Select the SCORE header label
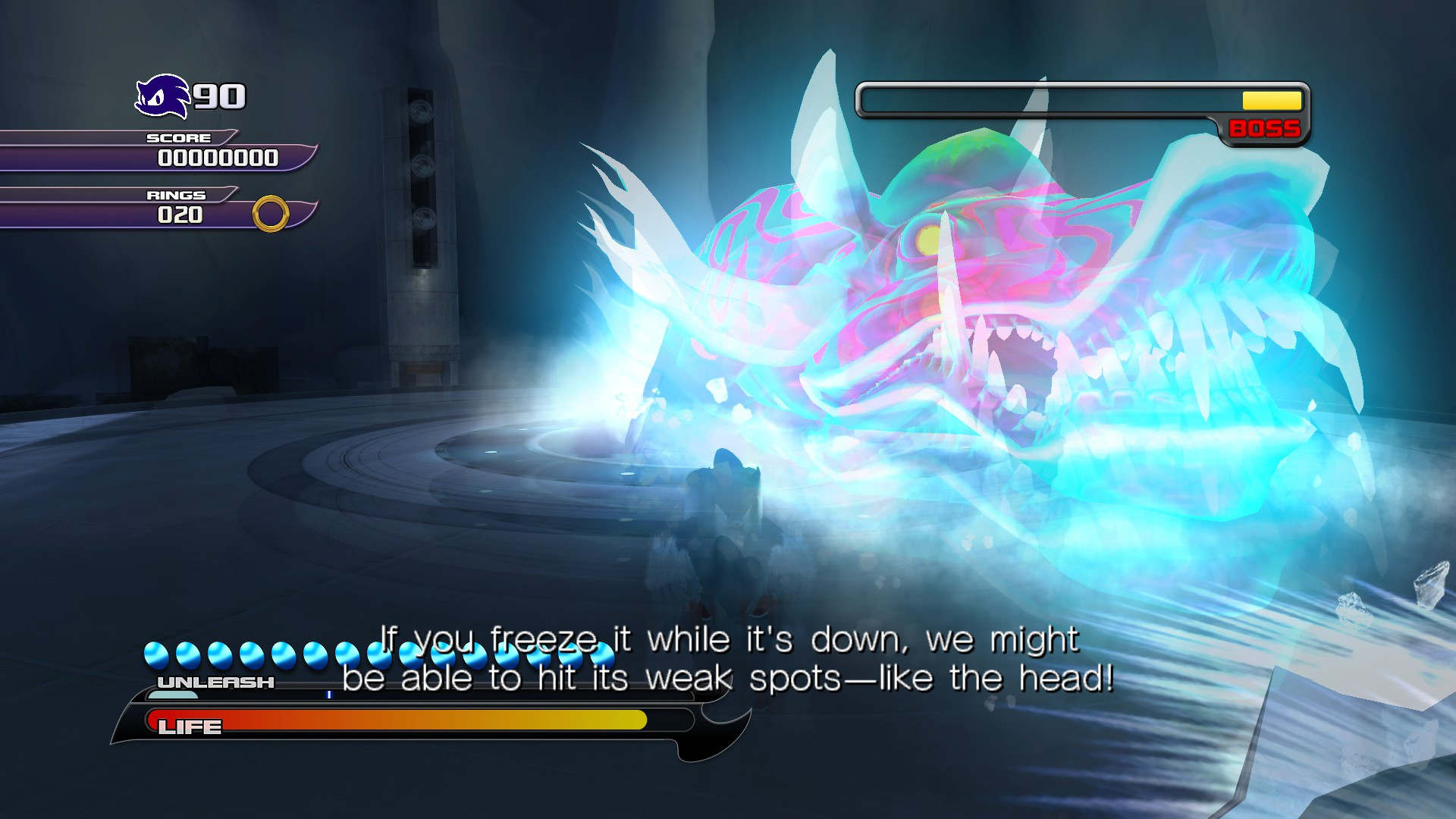 coord(178,138)
